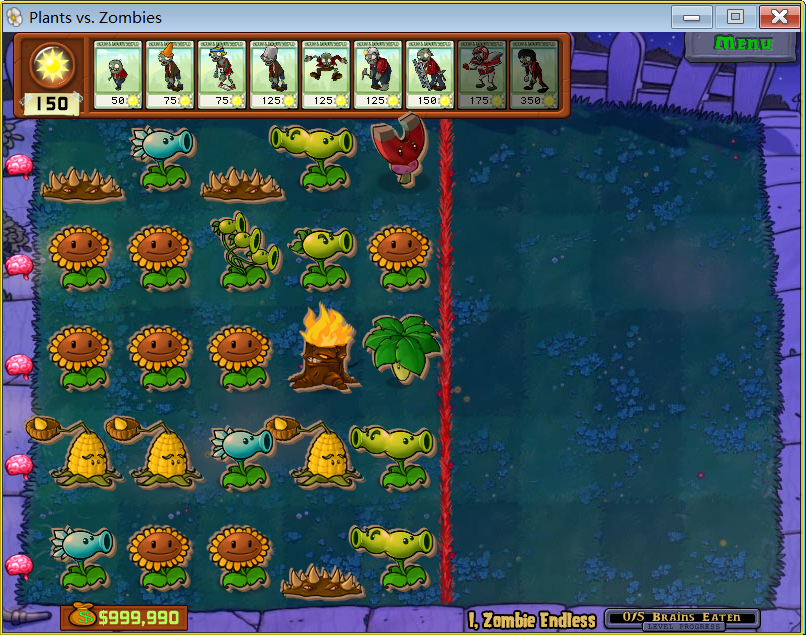Close the Plants vs. Zombies window
Image resolution: width=806 pixels, height=635 pixels.
tap(778, 17)
